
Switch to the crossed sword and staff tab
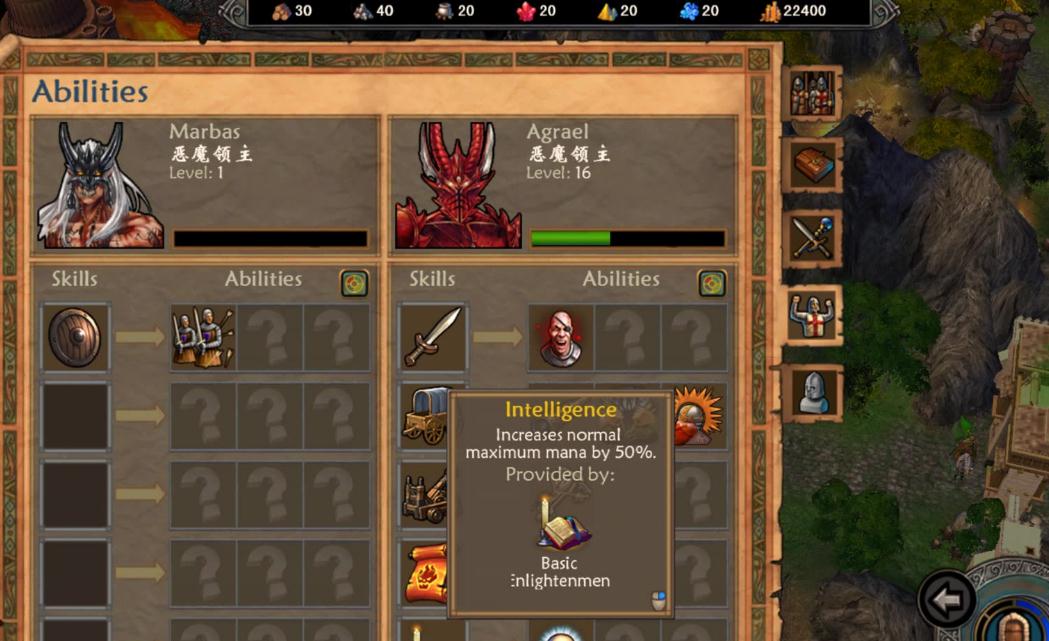tap(812, 239)
